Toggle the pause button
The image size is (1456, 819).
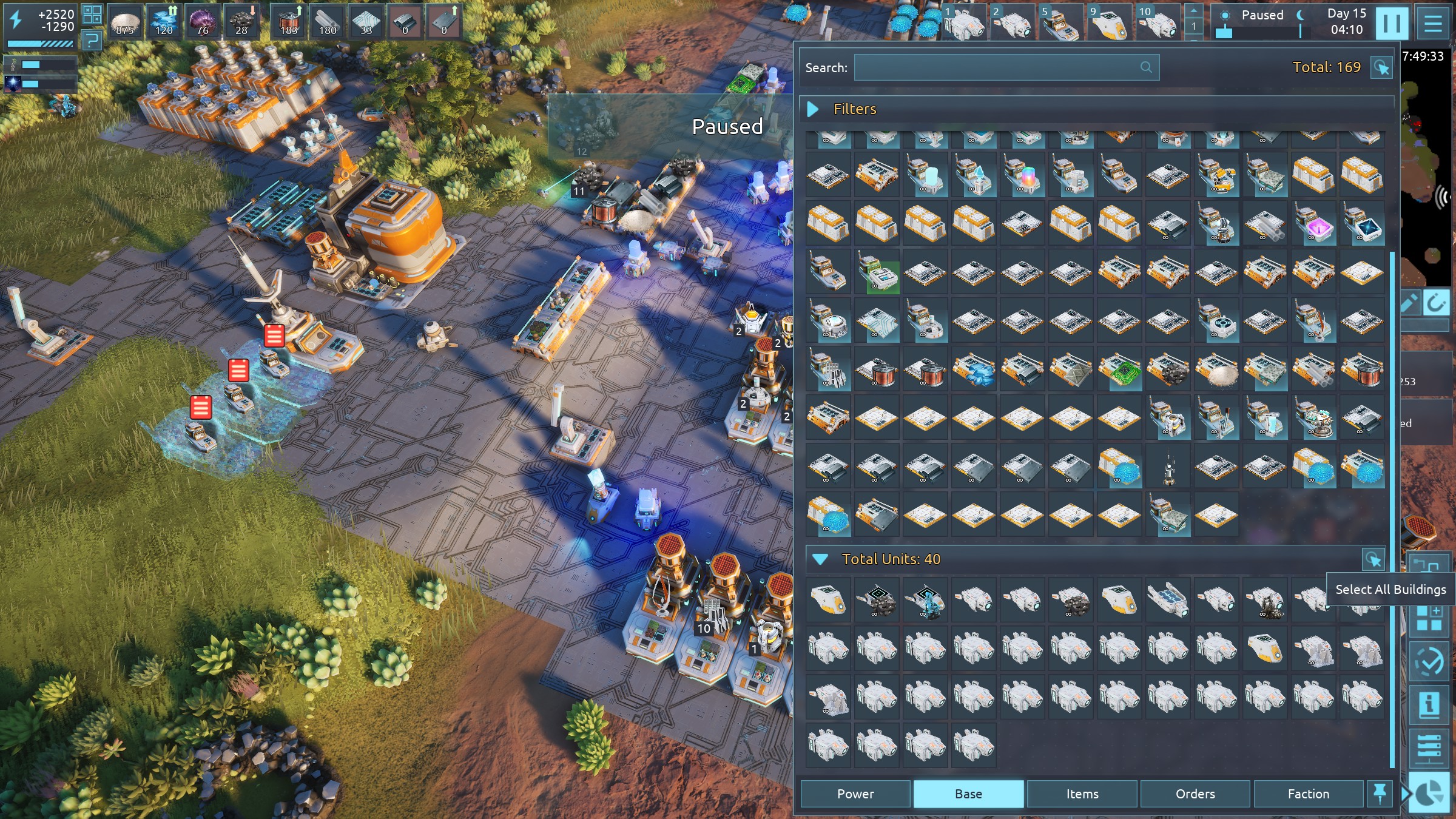point(1392,23)
